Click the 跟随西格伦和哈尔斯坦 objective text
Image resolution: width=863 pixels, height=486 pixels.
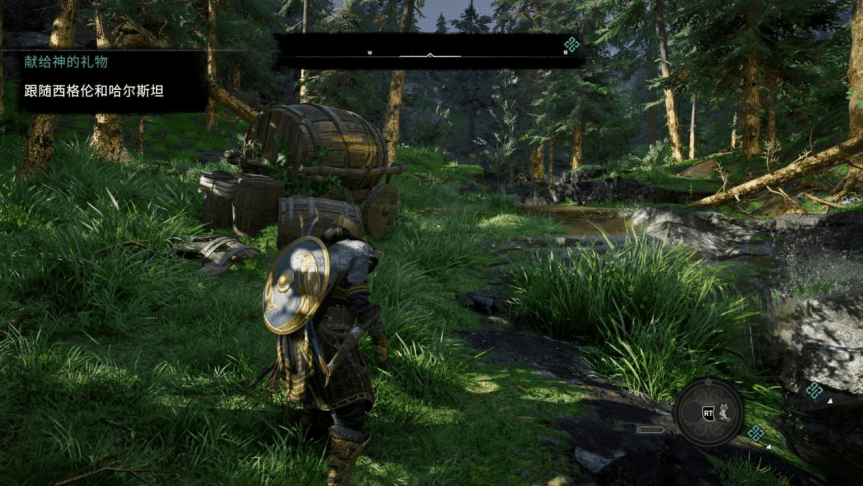pyautogui.click(x=94, y=91)
